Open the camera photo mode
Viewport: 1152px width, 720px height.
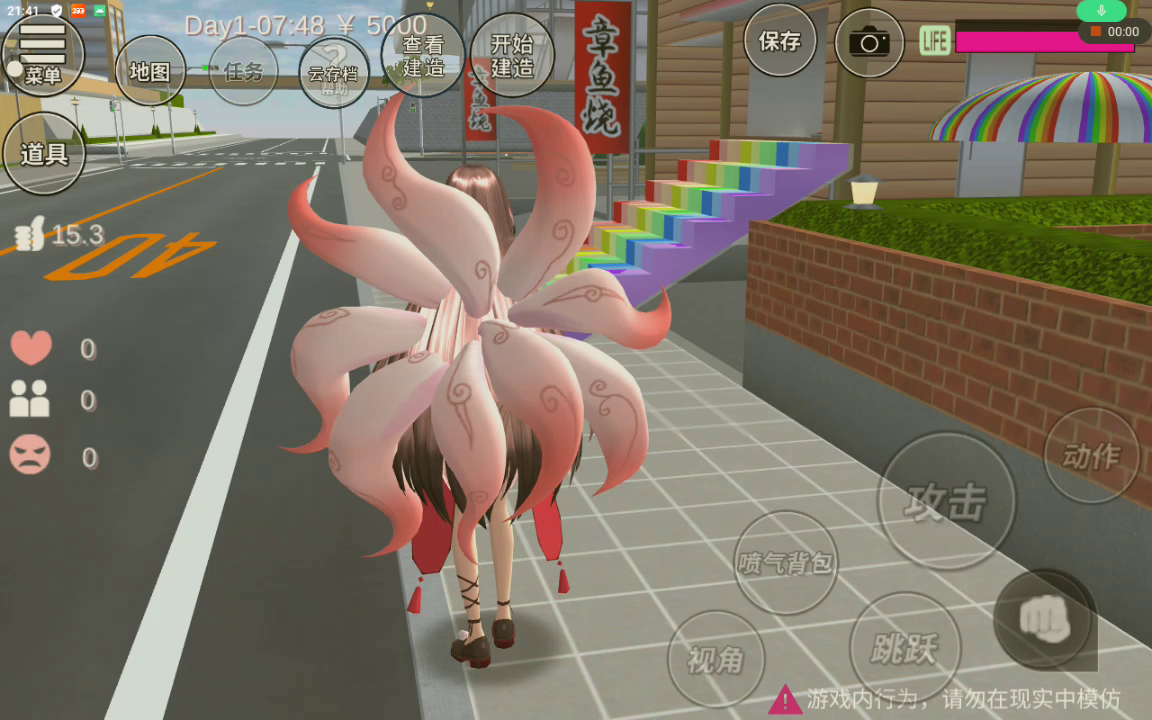(x=869, y=42)
